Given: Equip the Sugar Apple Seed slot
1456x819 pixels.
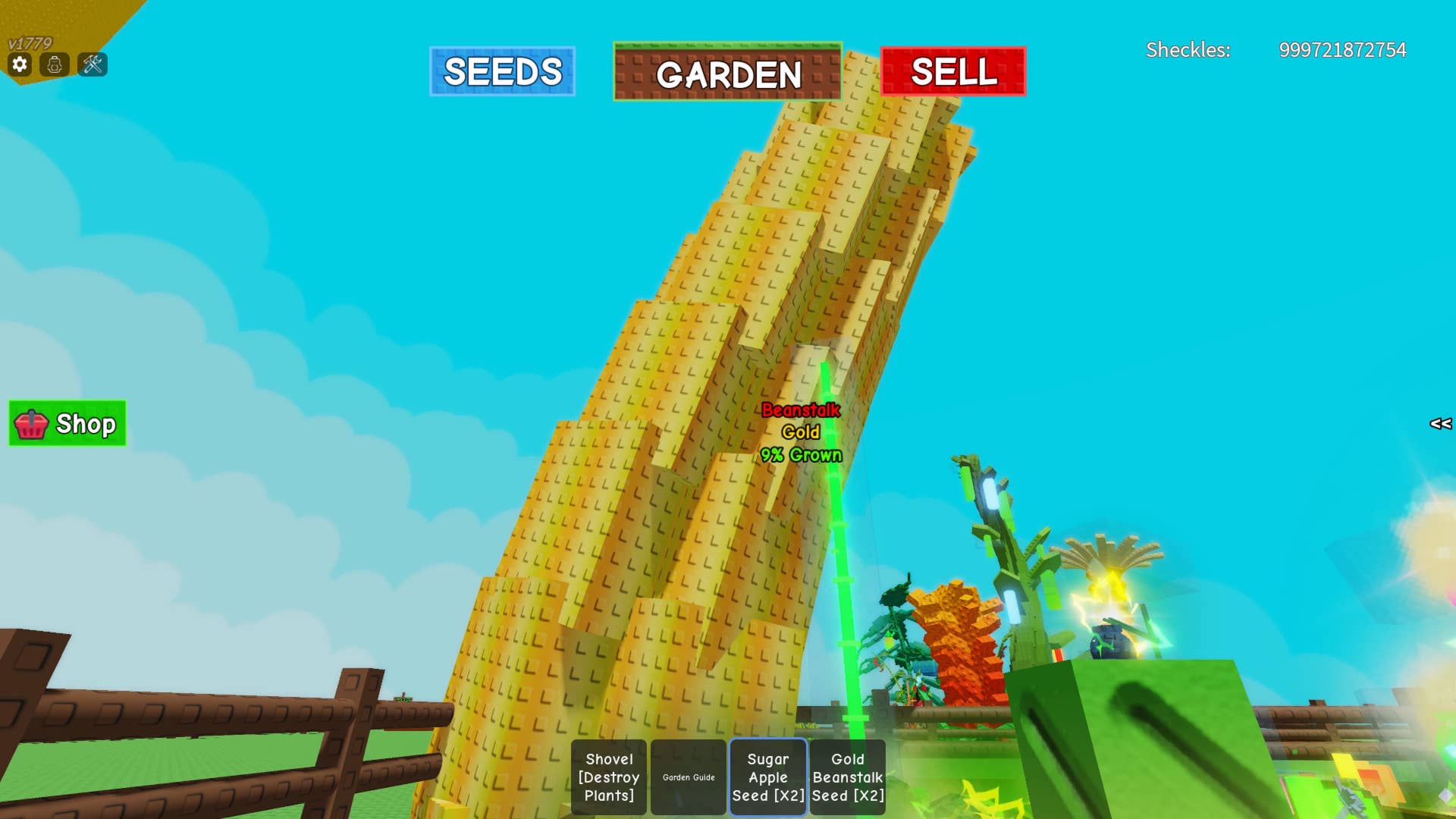Looking at the screenshot, I should 768,777.
